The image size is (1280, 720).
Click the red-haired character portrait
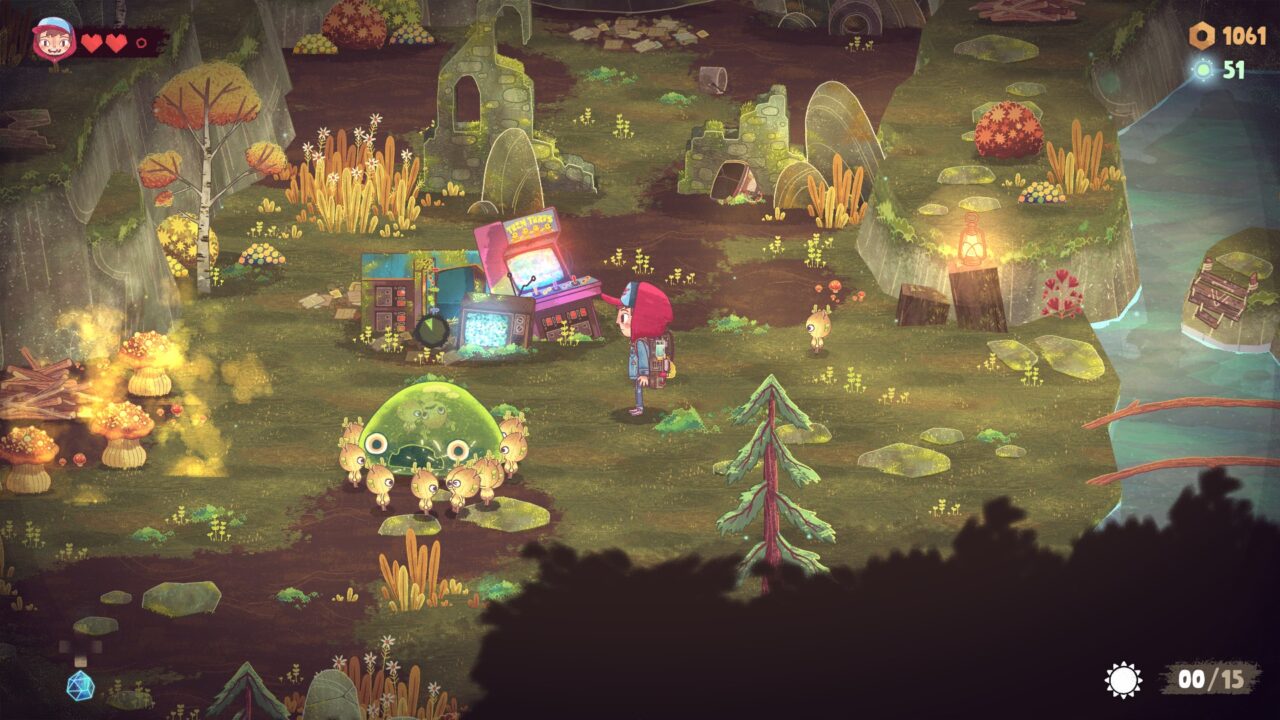point(53,41)
